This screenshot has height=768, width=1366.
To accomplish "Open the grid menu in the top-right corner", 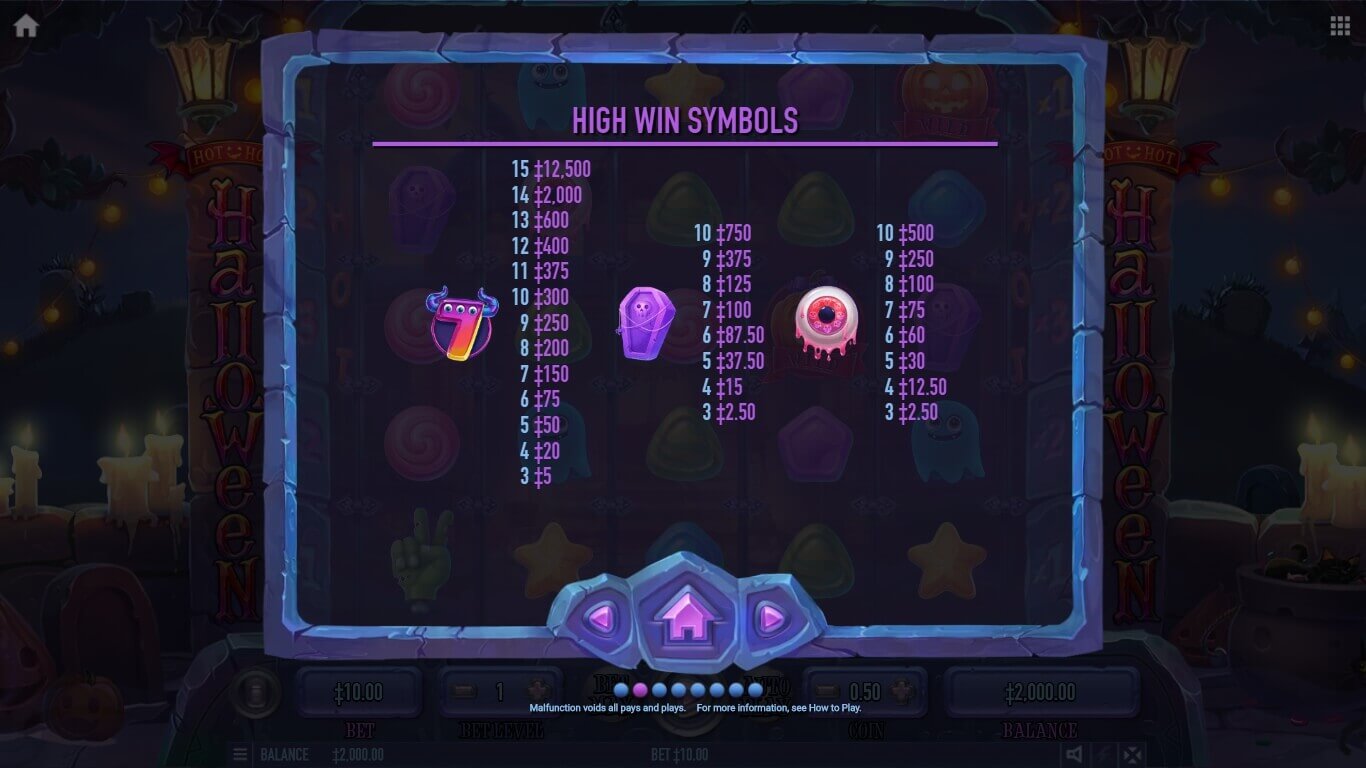I will [x=1340, y=26].
